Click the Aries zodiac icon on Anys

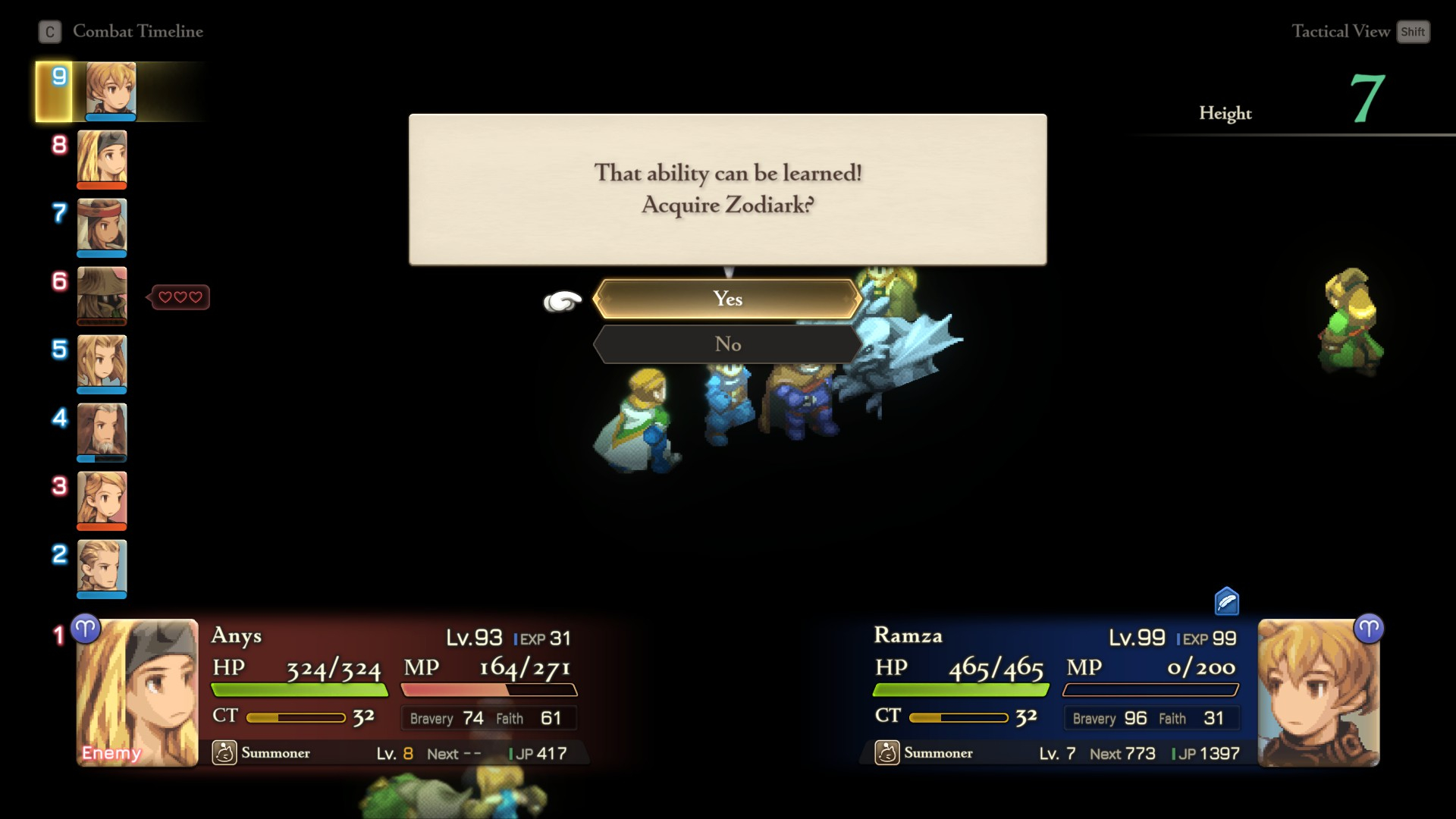pyautogui.click(x=86, y=629)
